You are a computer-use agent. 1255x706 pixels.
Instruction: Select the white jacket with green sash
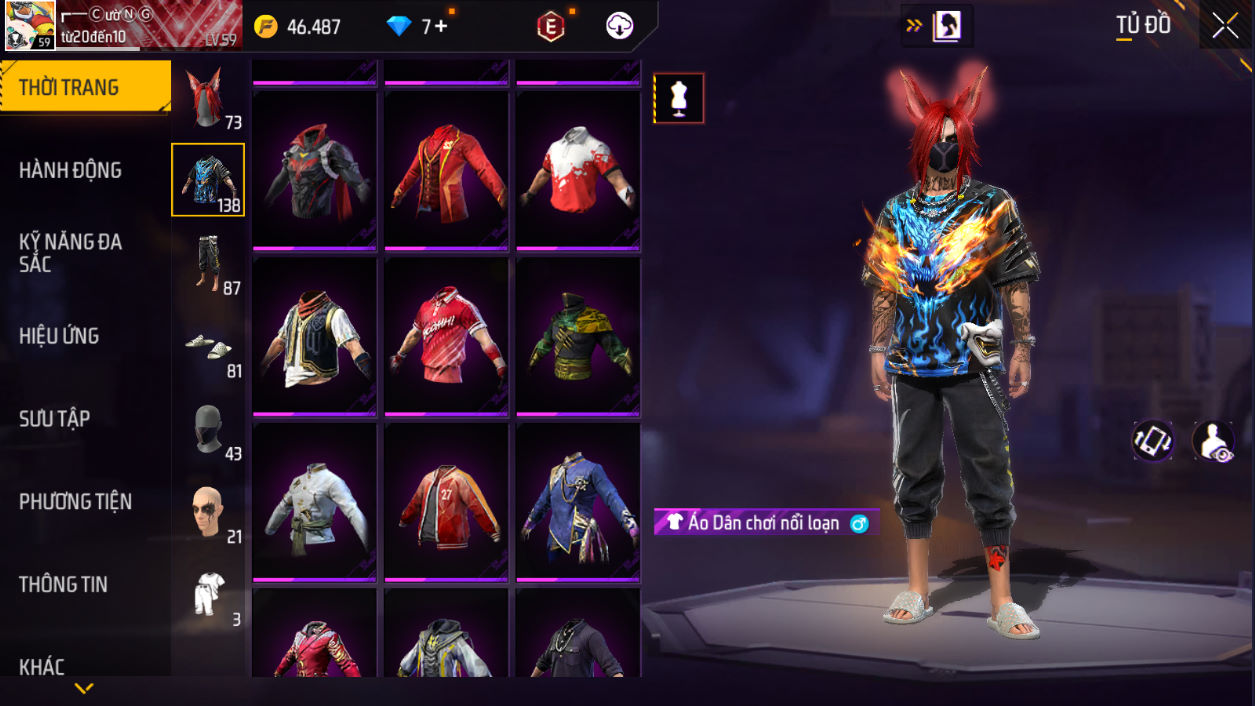pos(315,502)
